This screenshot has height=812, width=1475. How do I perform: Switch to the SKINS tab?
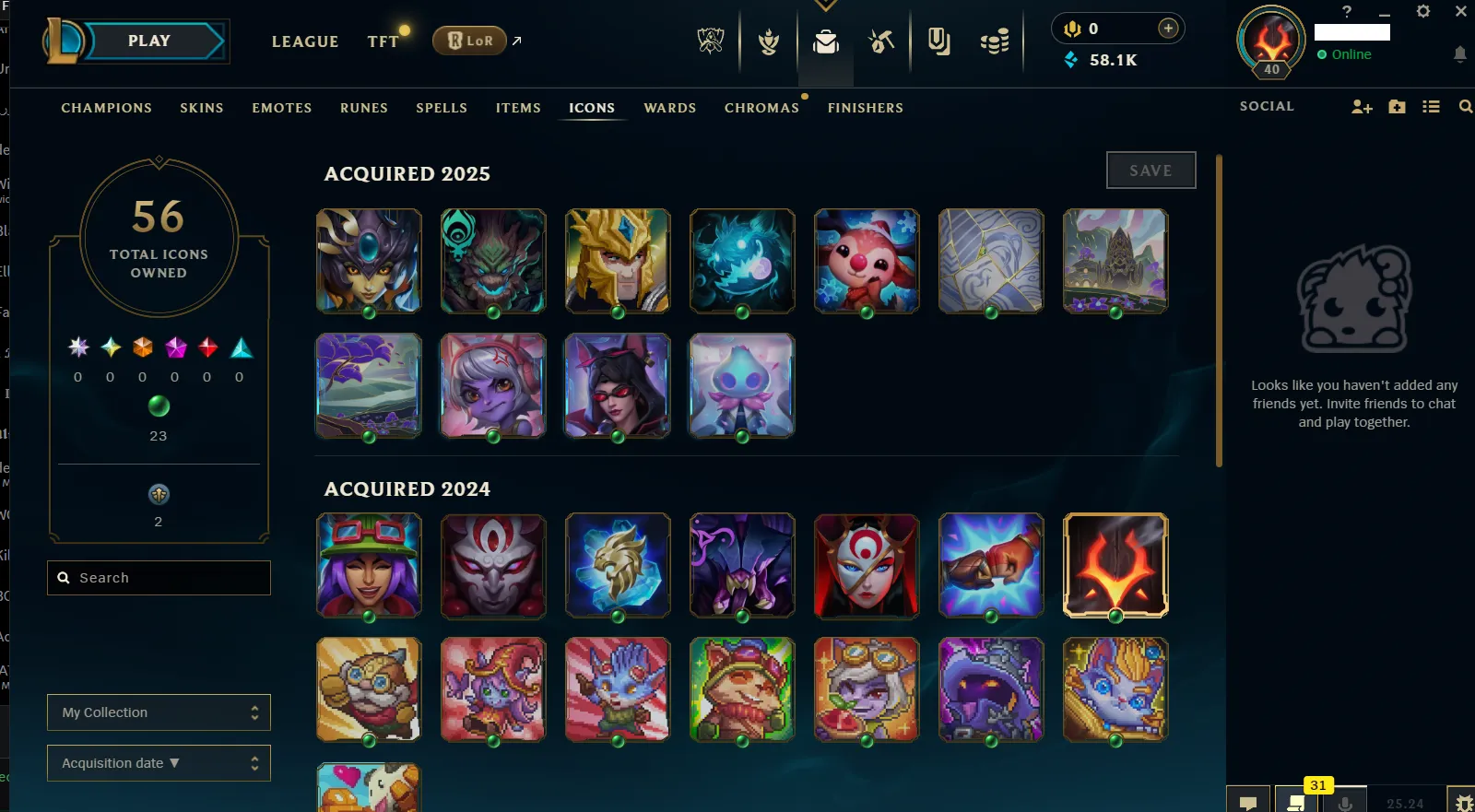pyautogui.click(x=202, y=108)
